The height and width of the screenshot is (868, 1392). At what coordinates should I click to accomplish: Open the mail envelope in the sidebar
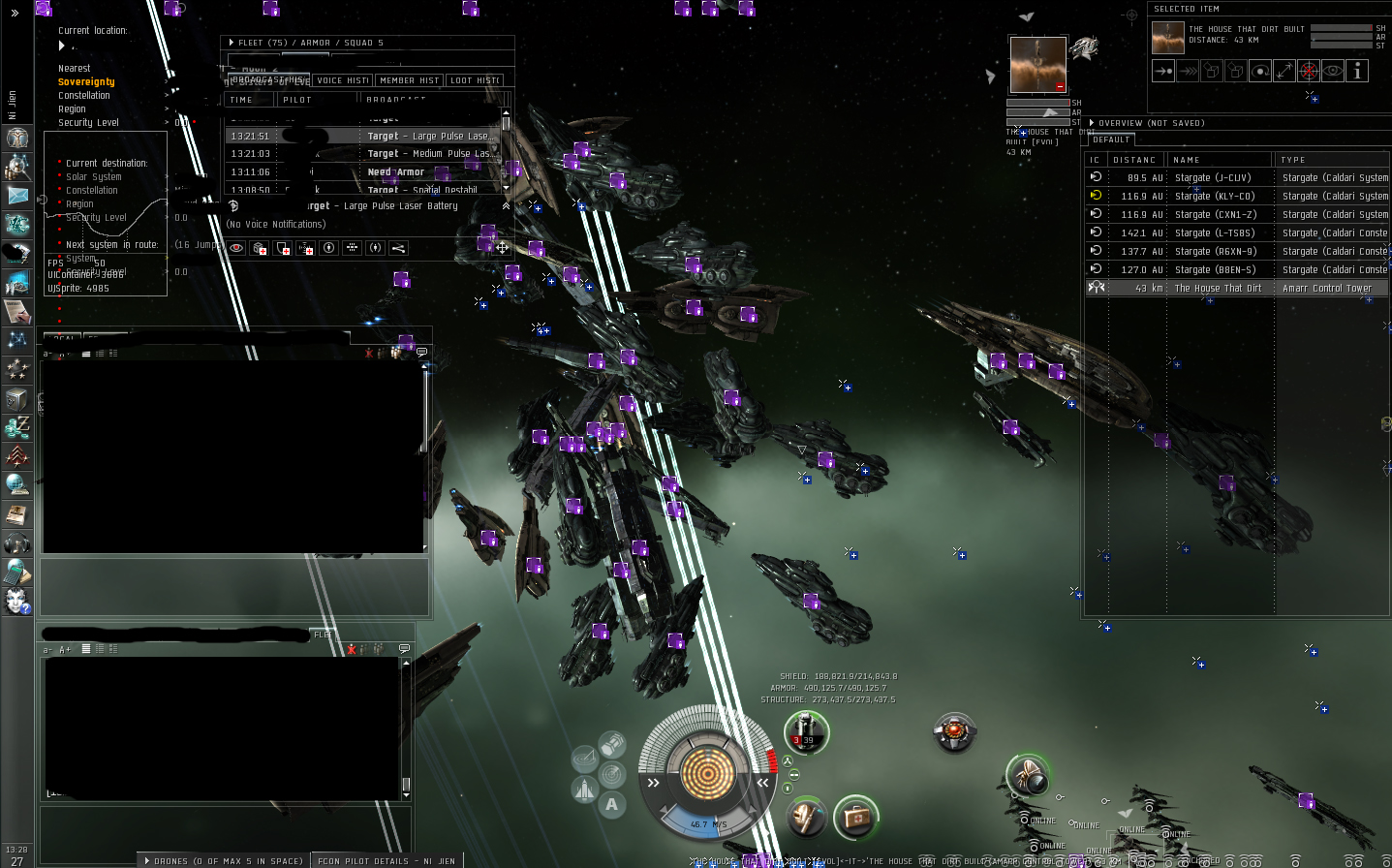tap(17, 196)
